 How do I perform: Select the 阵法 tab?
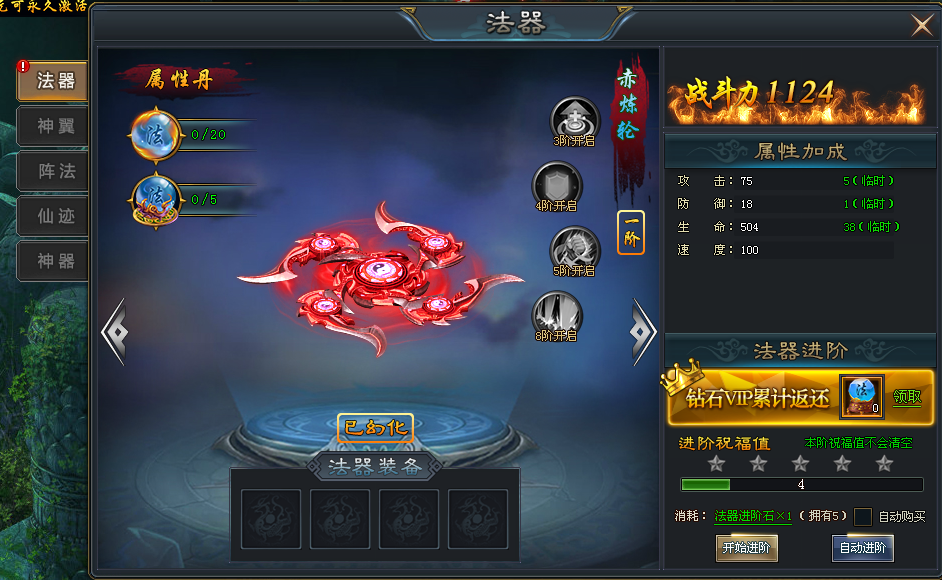53,171
